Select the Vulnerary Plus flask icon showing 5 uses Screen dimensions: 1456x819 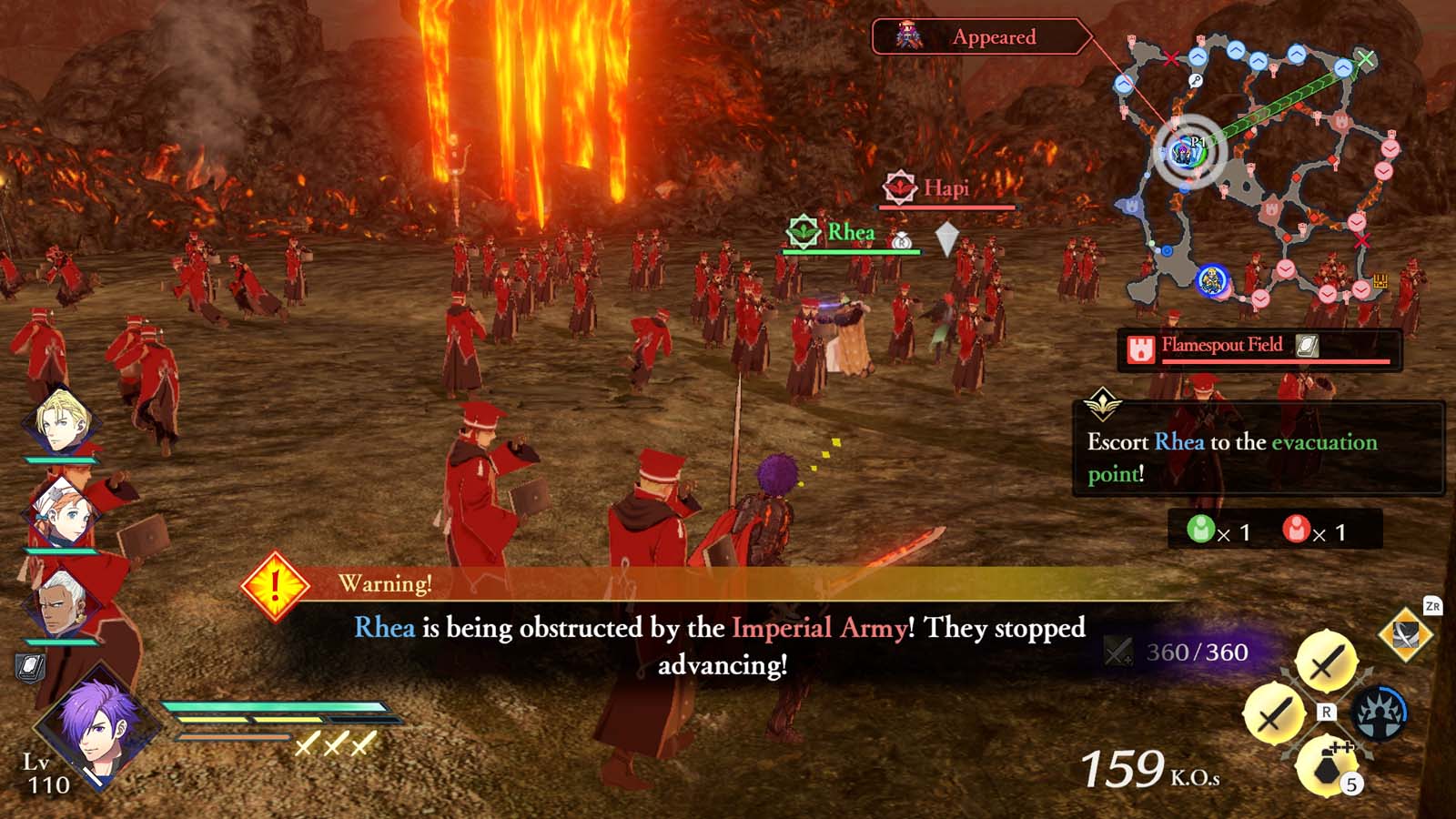pyautogui.click(x=1325, y=767)
